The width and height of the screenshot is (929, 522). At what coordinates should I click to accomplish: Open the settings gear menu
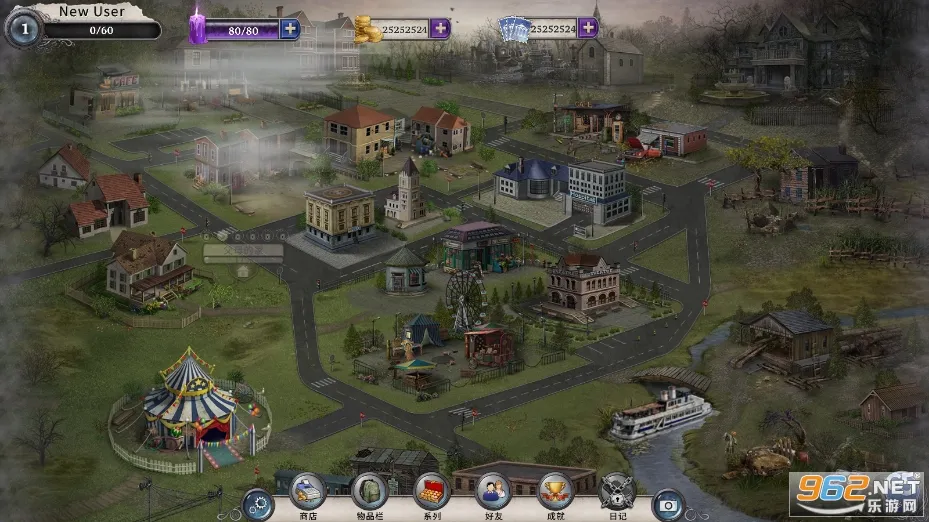258,503
